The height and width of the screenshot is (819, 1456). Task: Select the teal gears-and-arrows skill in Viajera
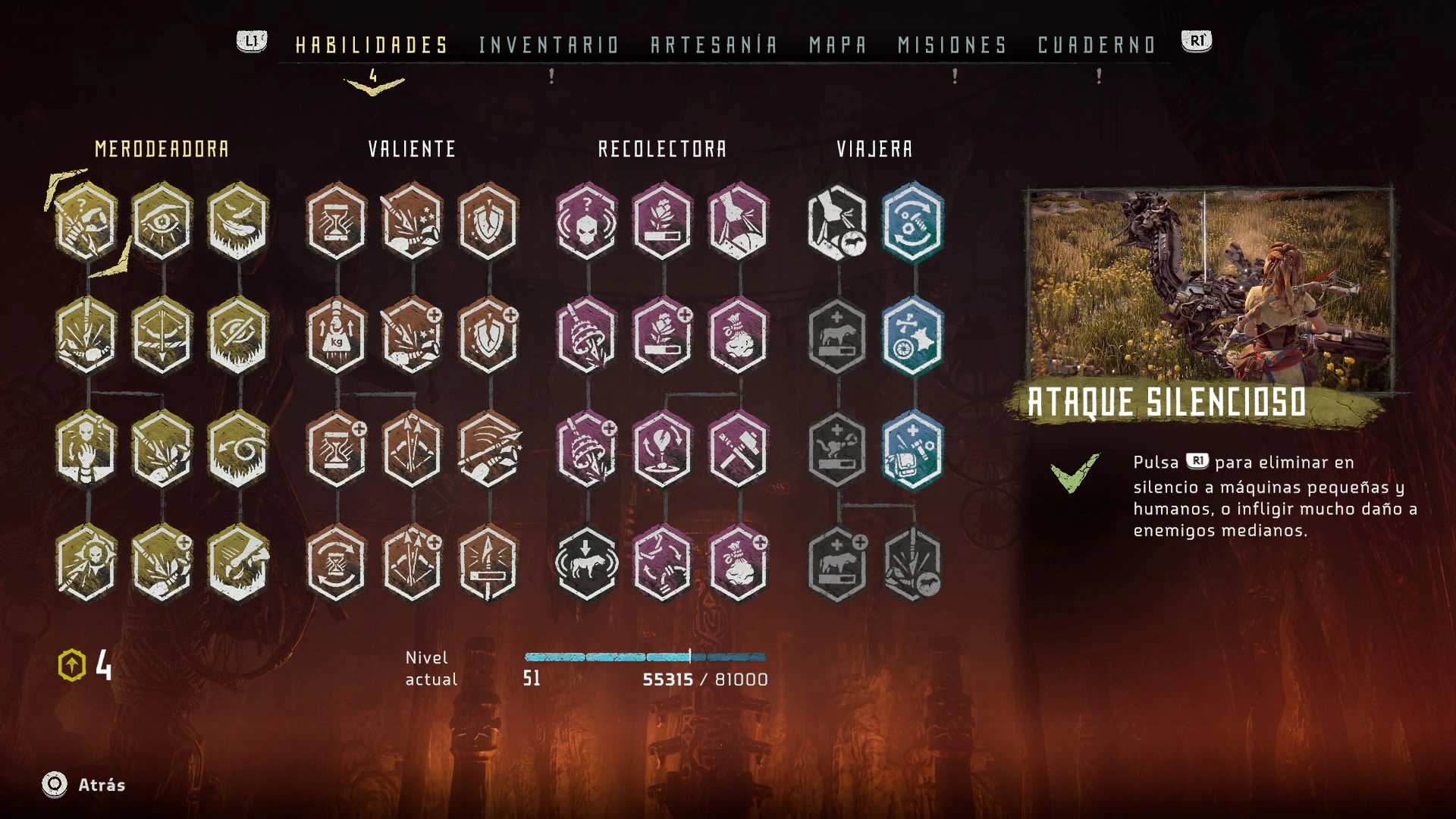click(913, 221)
